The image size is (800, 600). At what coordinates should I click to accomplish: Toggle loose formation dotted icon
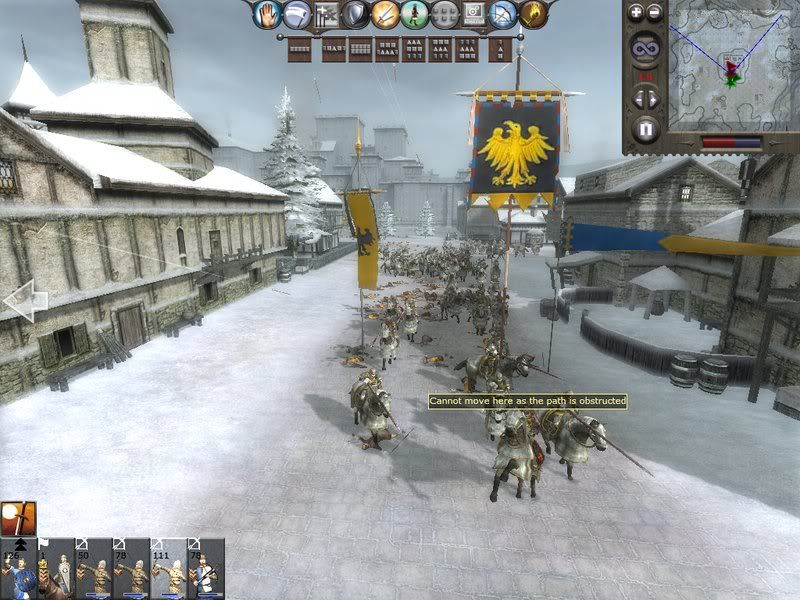point(444,14)
